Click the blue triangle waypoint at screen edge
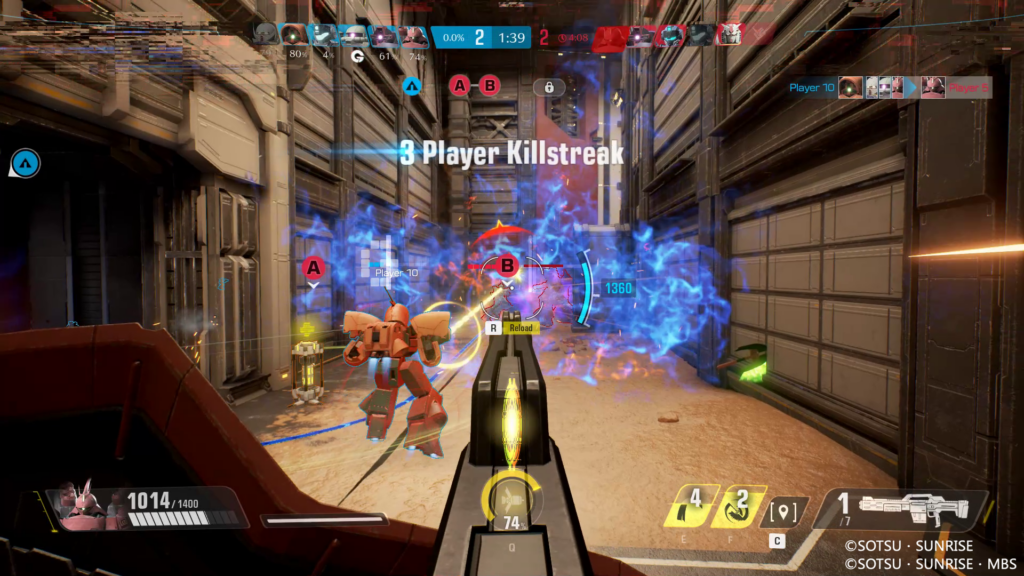 point(25,162)
